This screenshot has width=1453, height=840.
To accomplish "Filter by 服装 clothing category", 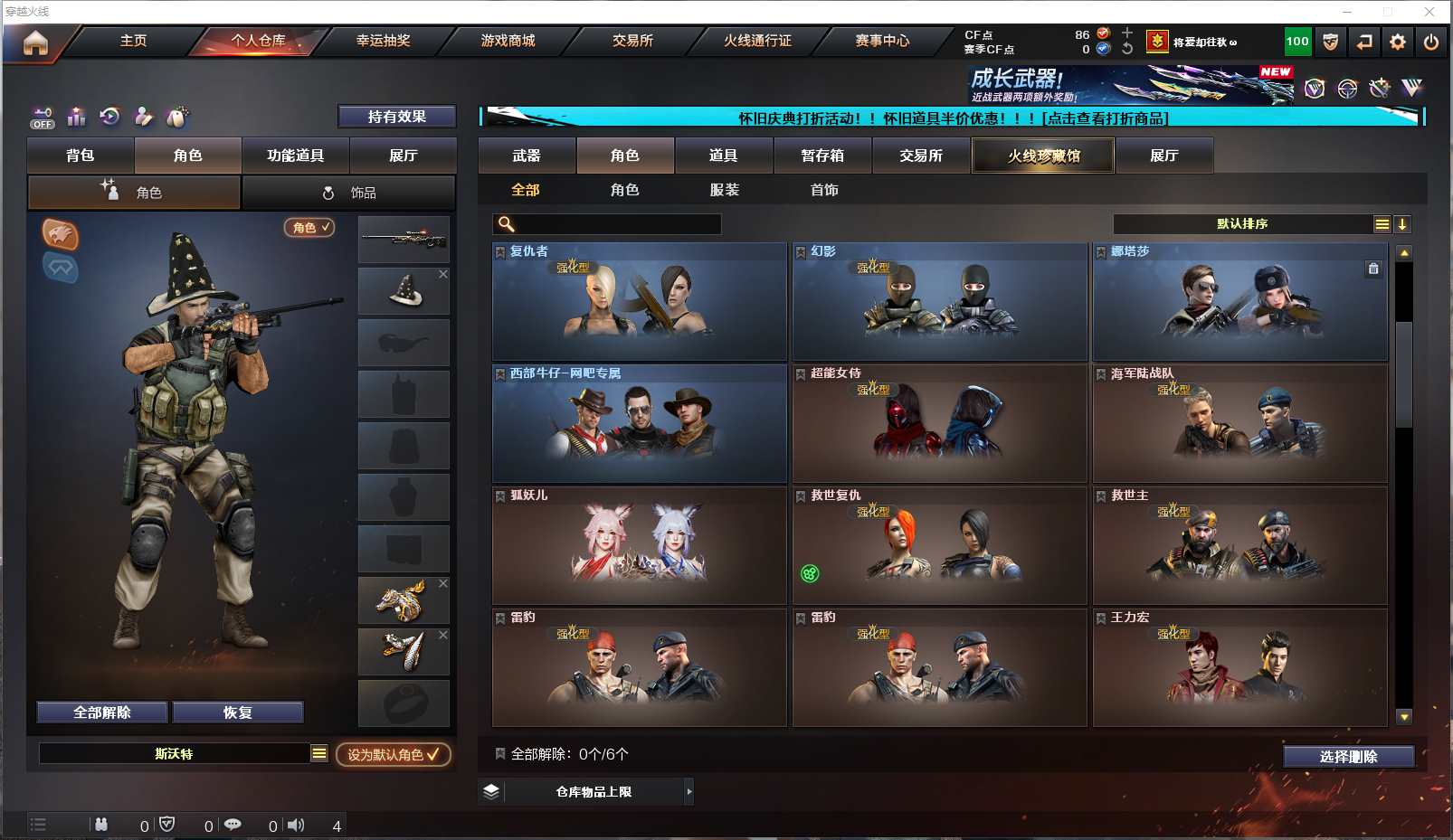I will (724, 190).
